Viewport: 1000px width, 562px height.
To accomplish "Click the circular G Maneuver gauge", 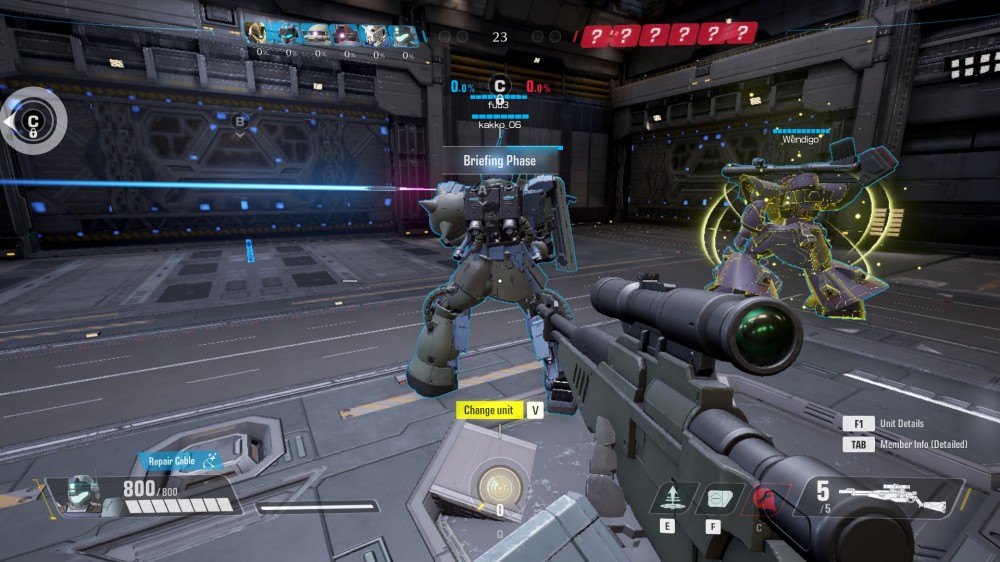I will 497,487.
